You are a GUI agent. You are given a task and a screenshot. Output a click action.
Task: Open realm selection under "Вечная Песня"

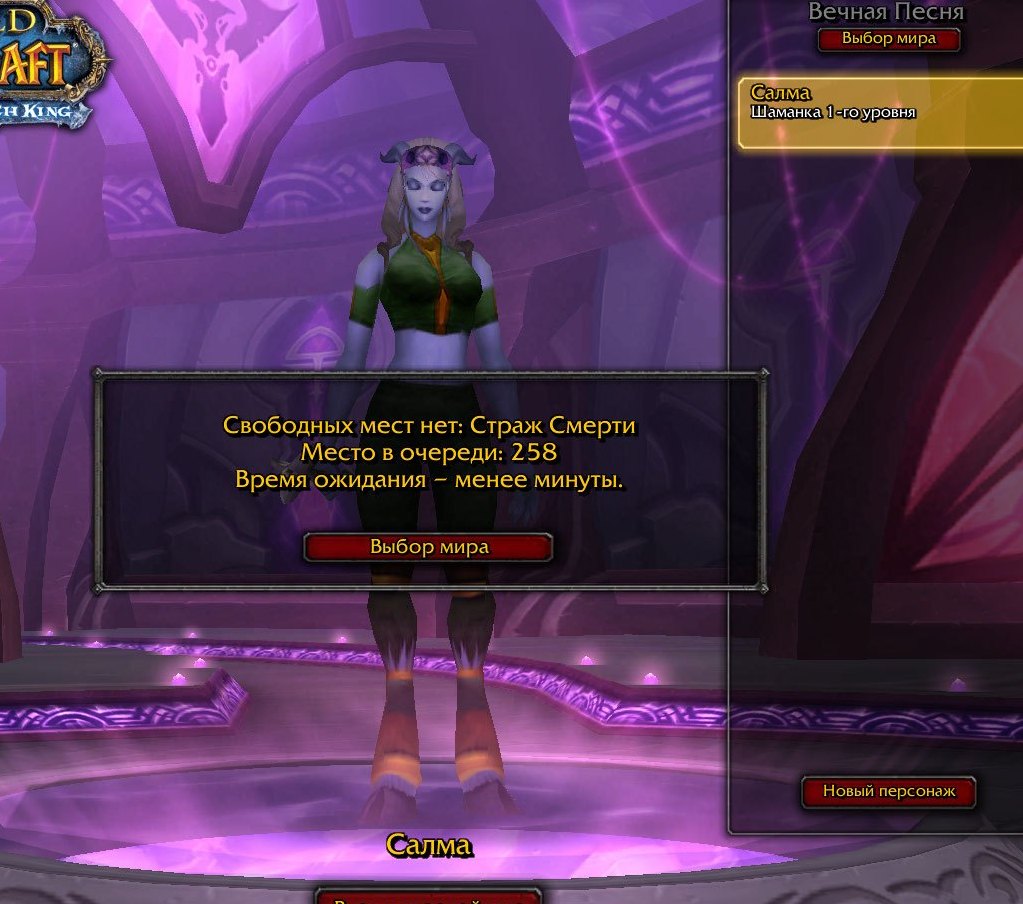(888, 39)
